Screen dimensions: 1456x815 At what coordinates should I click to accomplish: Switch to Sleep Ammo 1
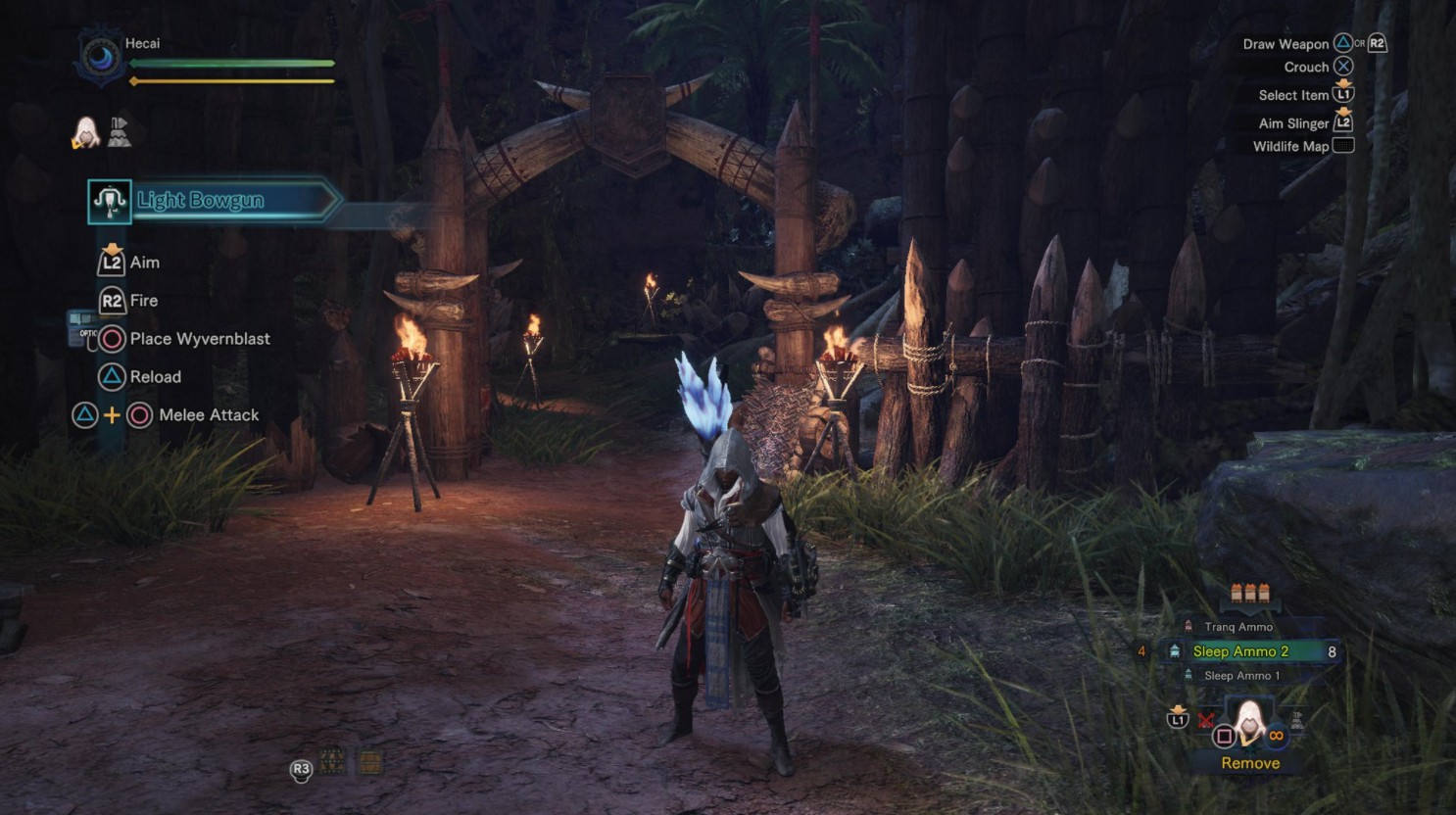[x=1240, y=676]
